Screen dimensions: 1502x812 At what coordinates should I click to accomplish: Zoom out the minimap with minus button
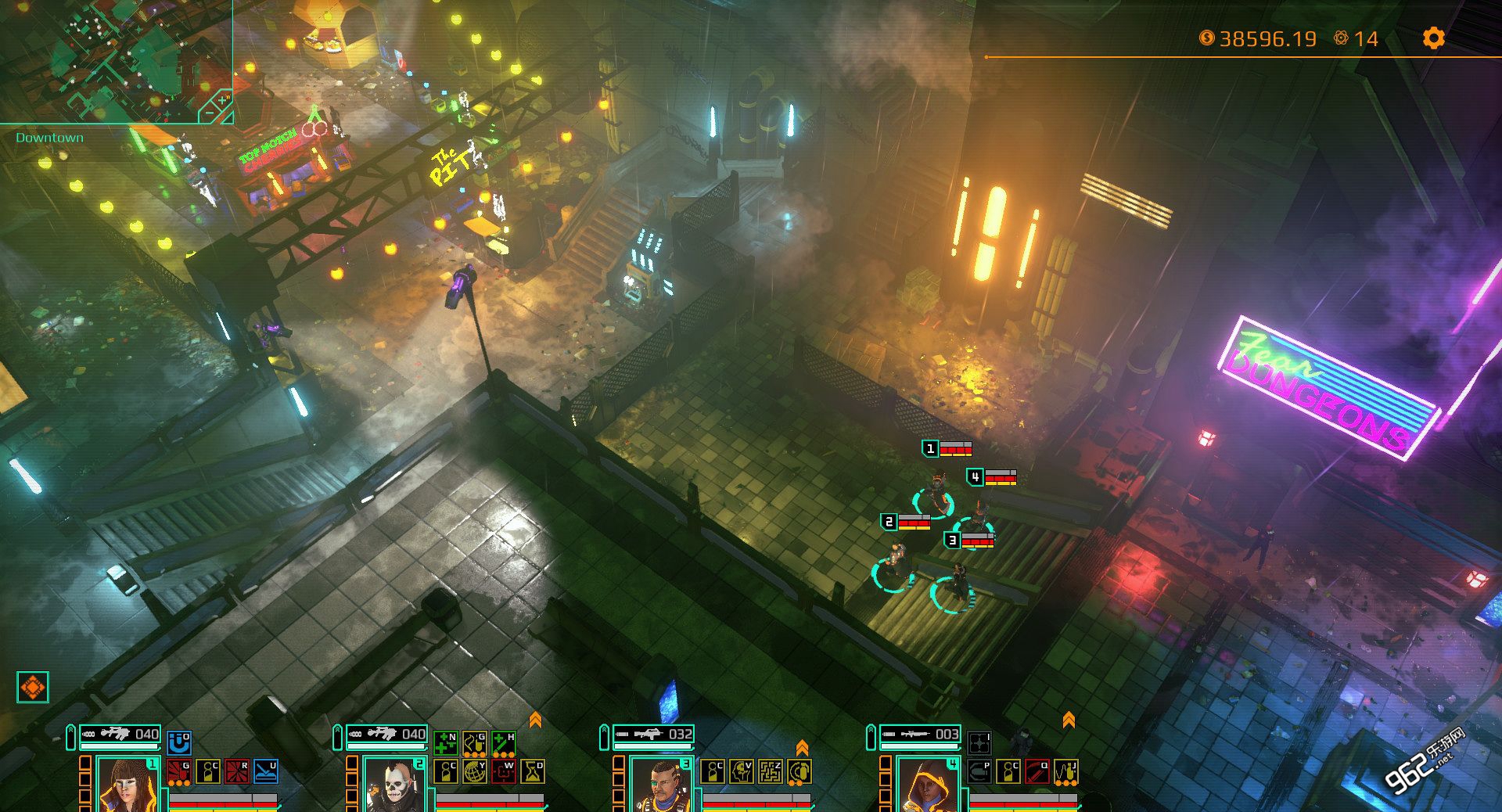[209, 113]
